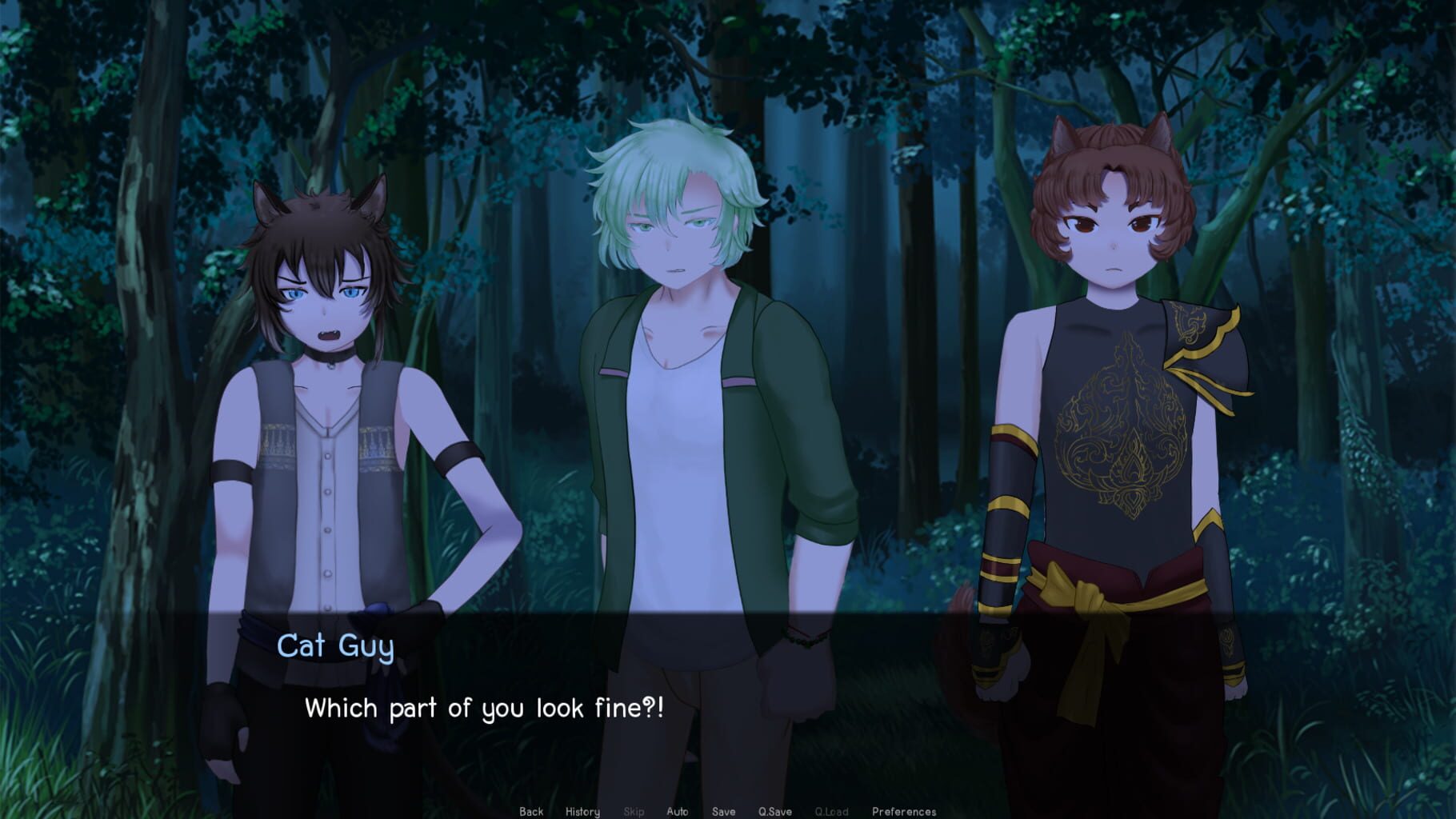The height and width of the screenshot is (819, 1456).
Task: Click Back to rewind the dialogue
Action: [x=530, y=810]
